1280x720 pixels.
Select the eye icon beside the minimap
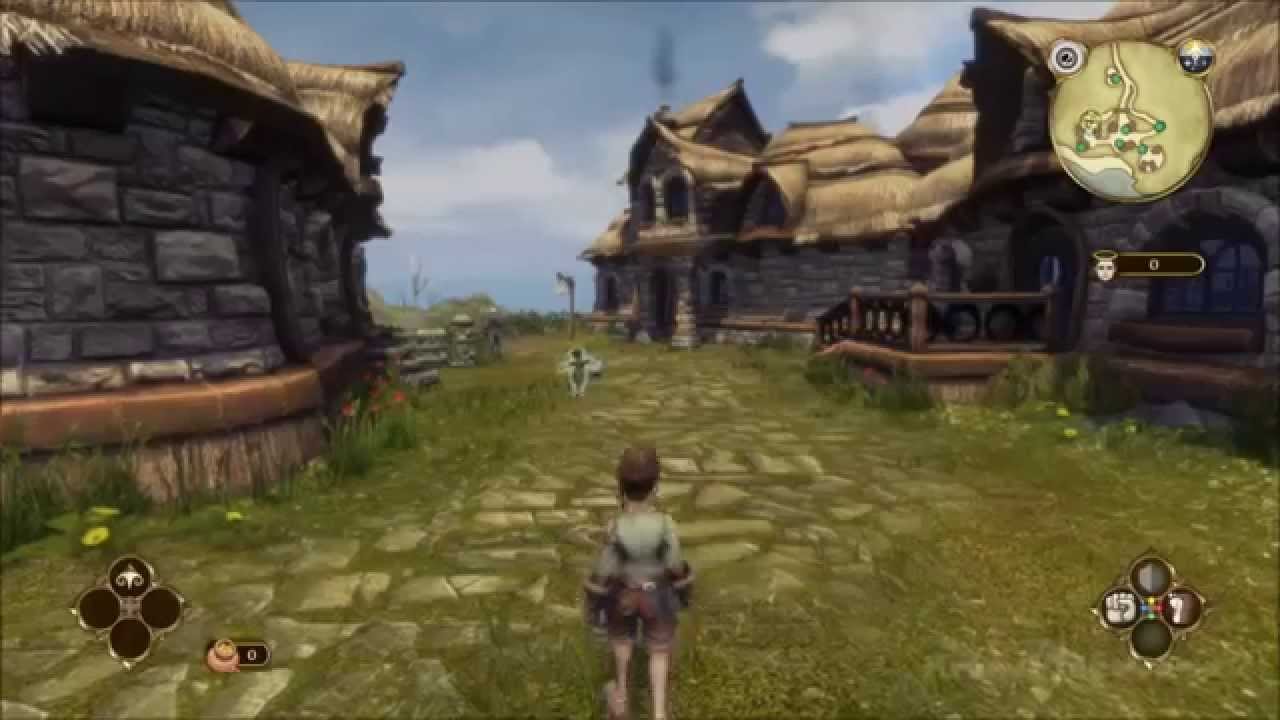point(1066,56)
